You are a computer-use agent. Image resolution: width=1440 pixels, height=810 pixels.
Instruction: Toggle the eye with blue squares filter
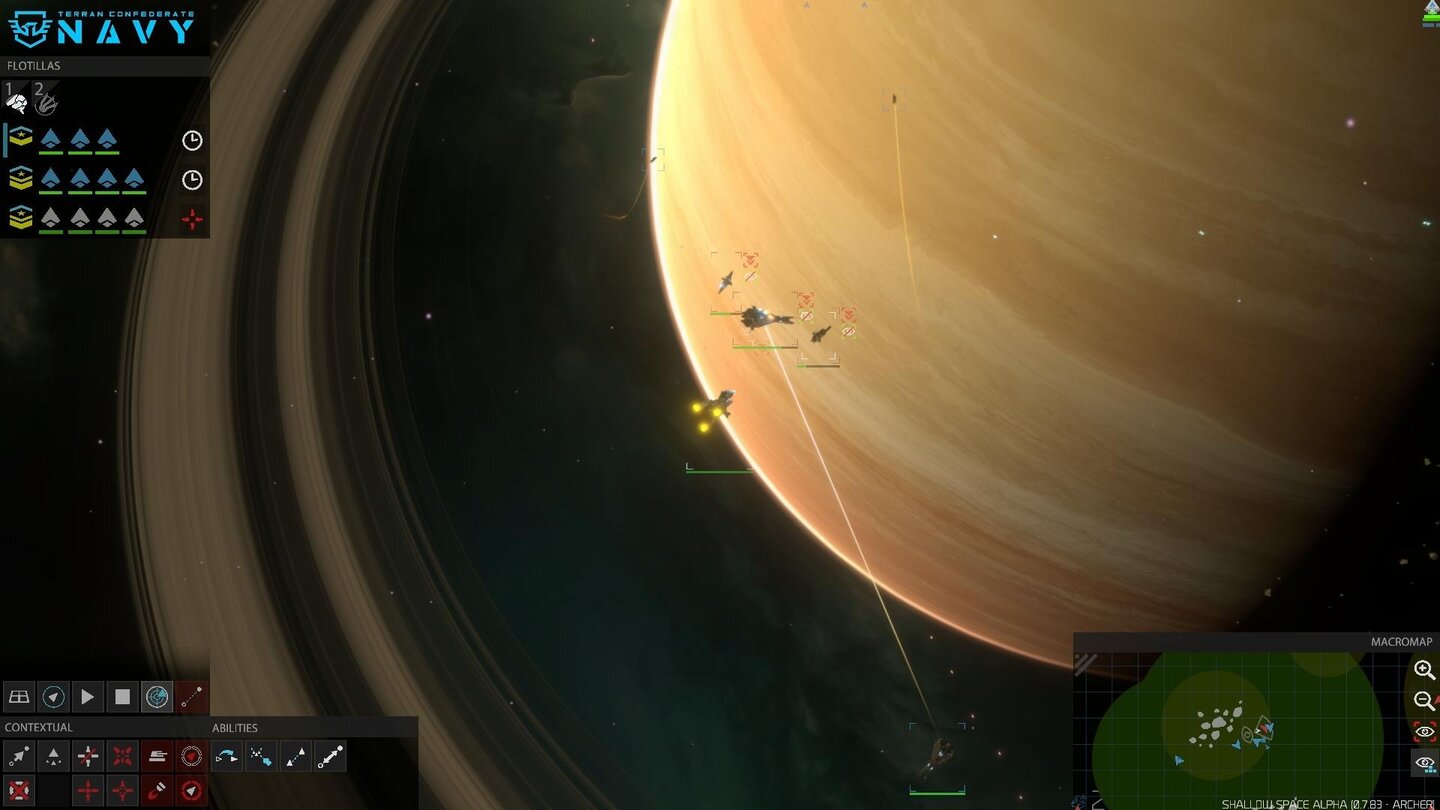(1425, 763)
